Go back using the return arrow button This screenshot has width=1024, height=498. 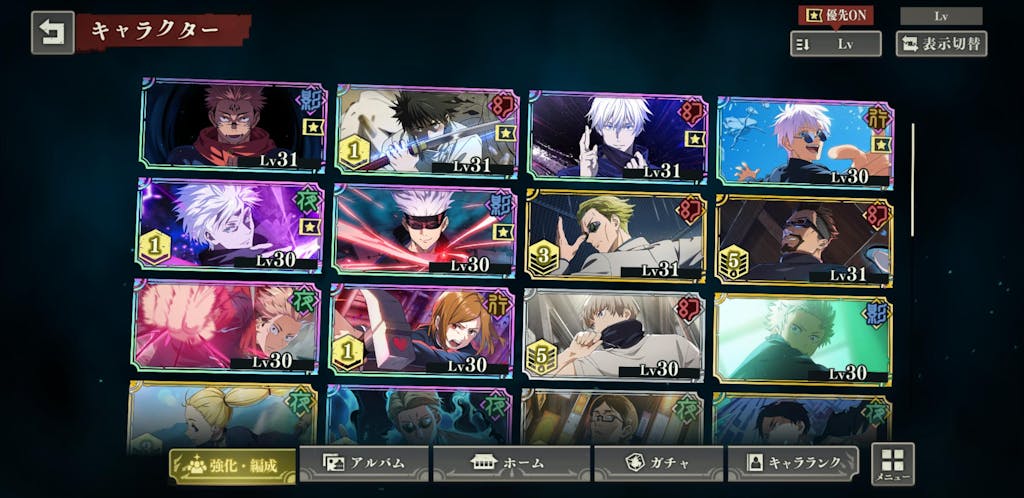(52, 31)
